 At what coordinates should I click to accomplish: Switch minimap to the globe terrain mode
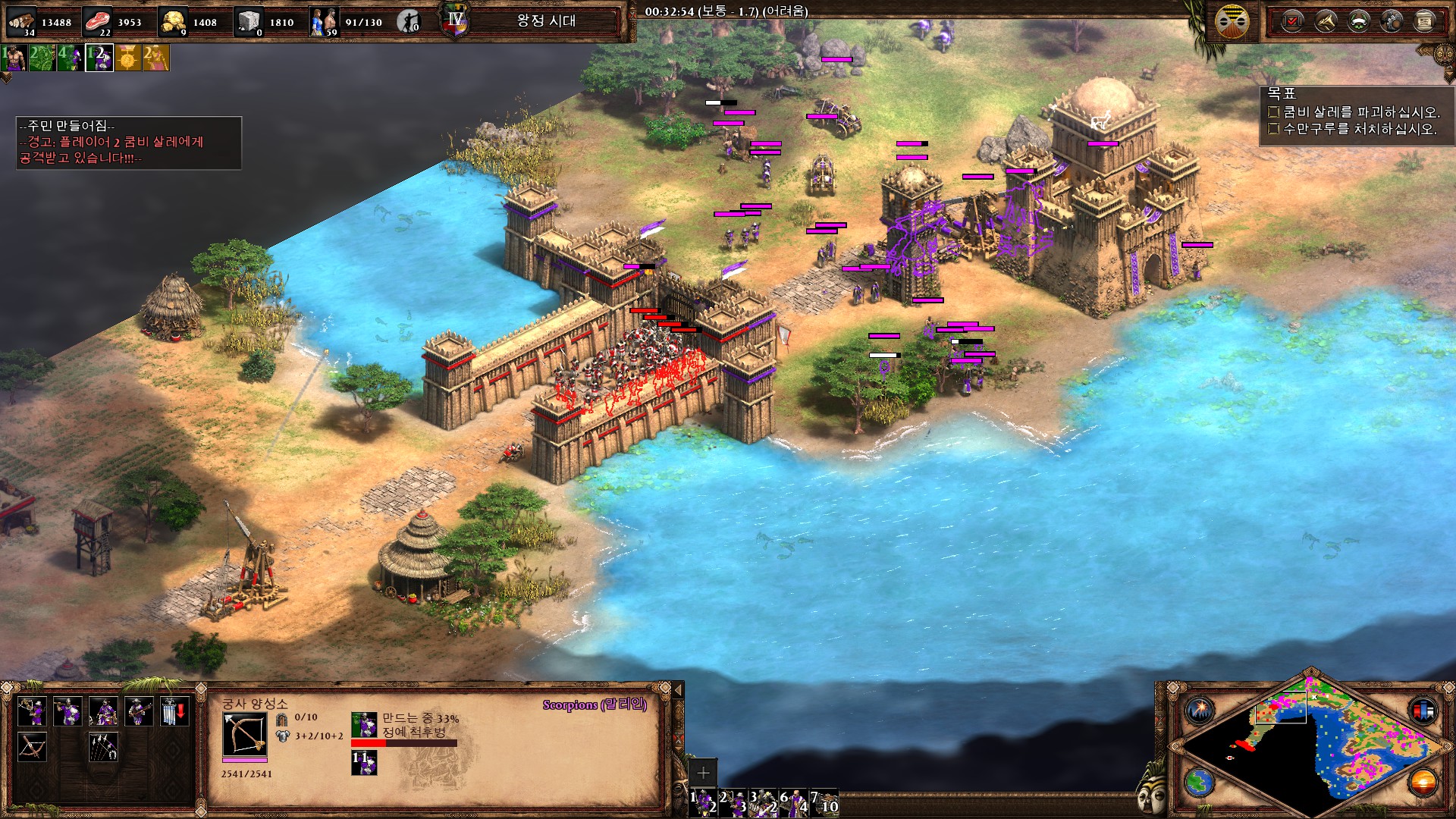coord(1200,782)
